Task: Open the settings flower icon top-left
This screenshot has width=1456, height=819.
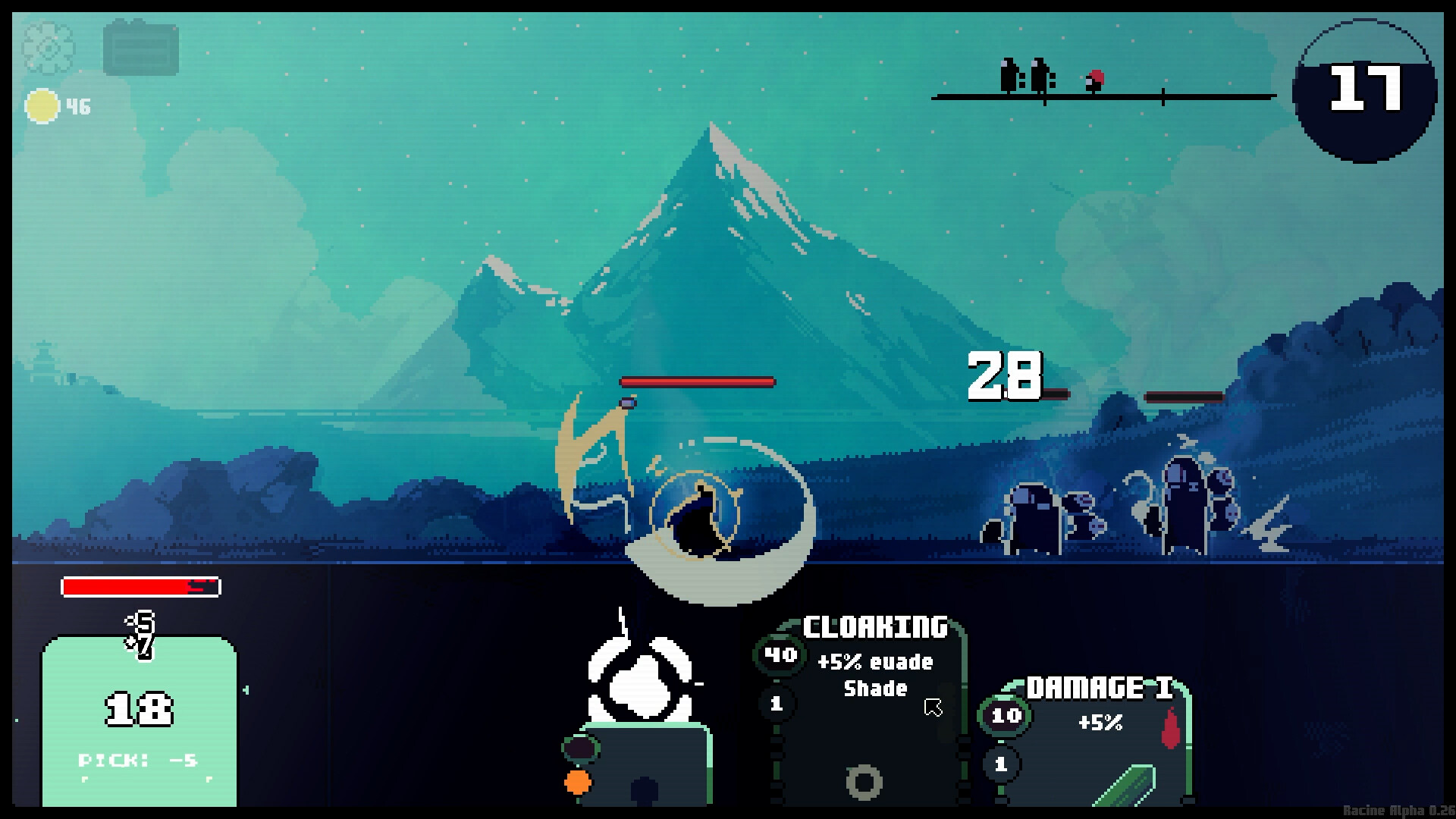Action: pos(48,48)
